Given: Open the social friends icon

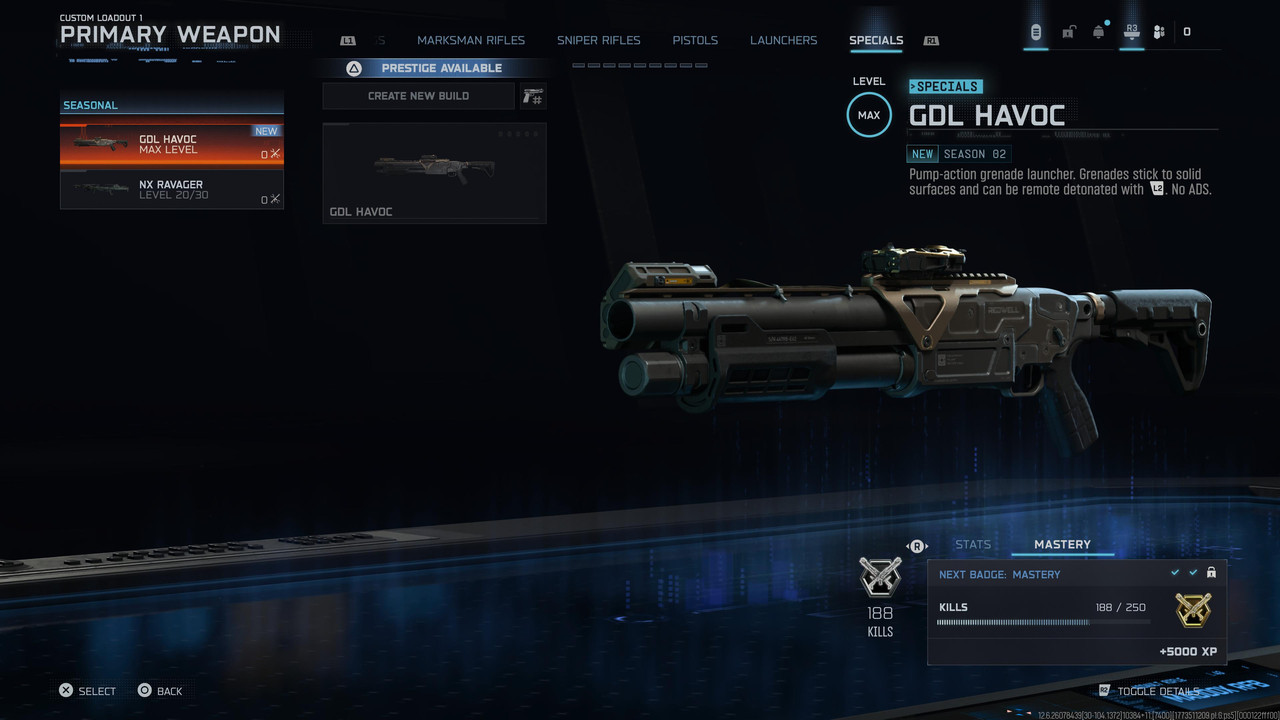Looking at the screenshot, I should coord(1159,32).
